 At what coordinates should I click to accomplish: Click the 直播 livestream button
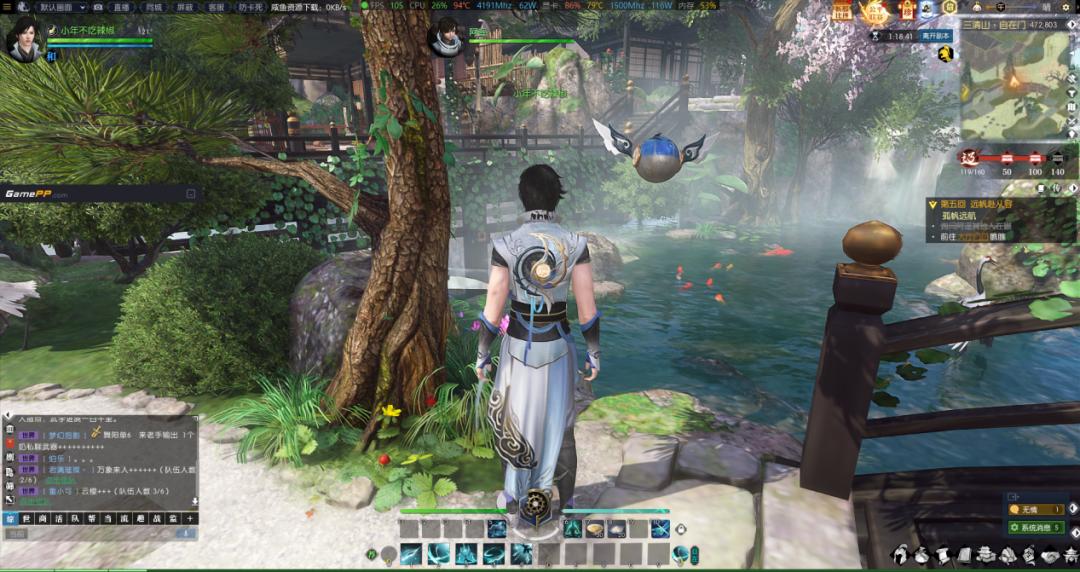coord(121,6)
